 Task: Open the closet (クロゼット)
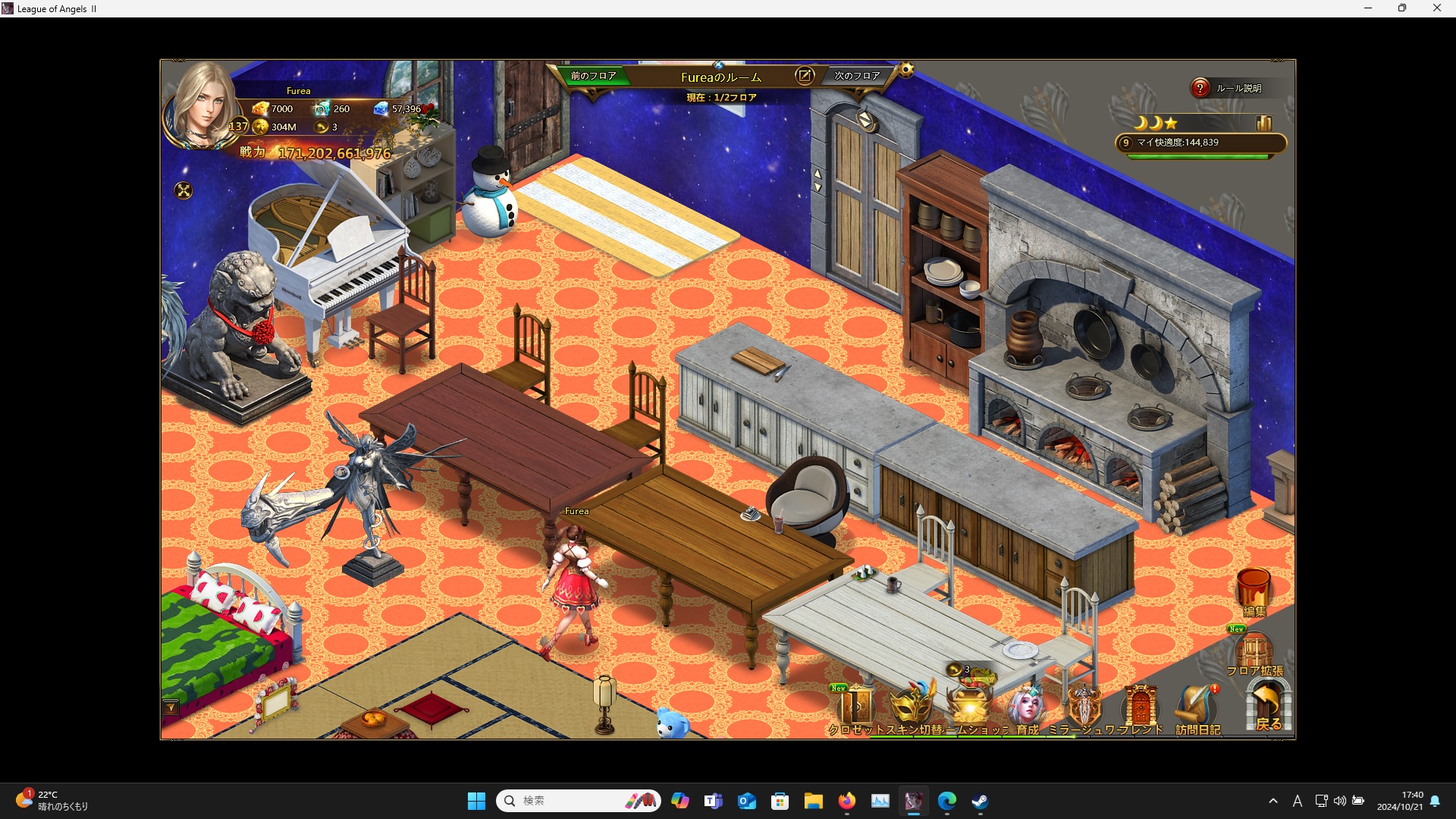pos(857,708)
